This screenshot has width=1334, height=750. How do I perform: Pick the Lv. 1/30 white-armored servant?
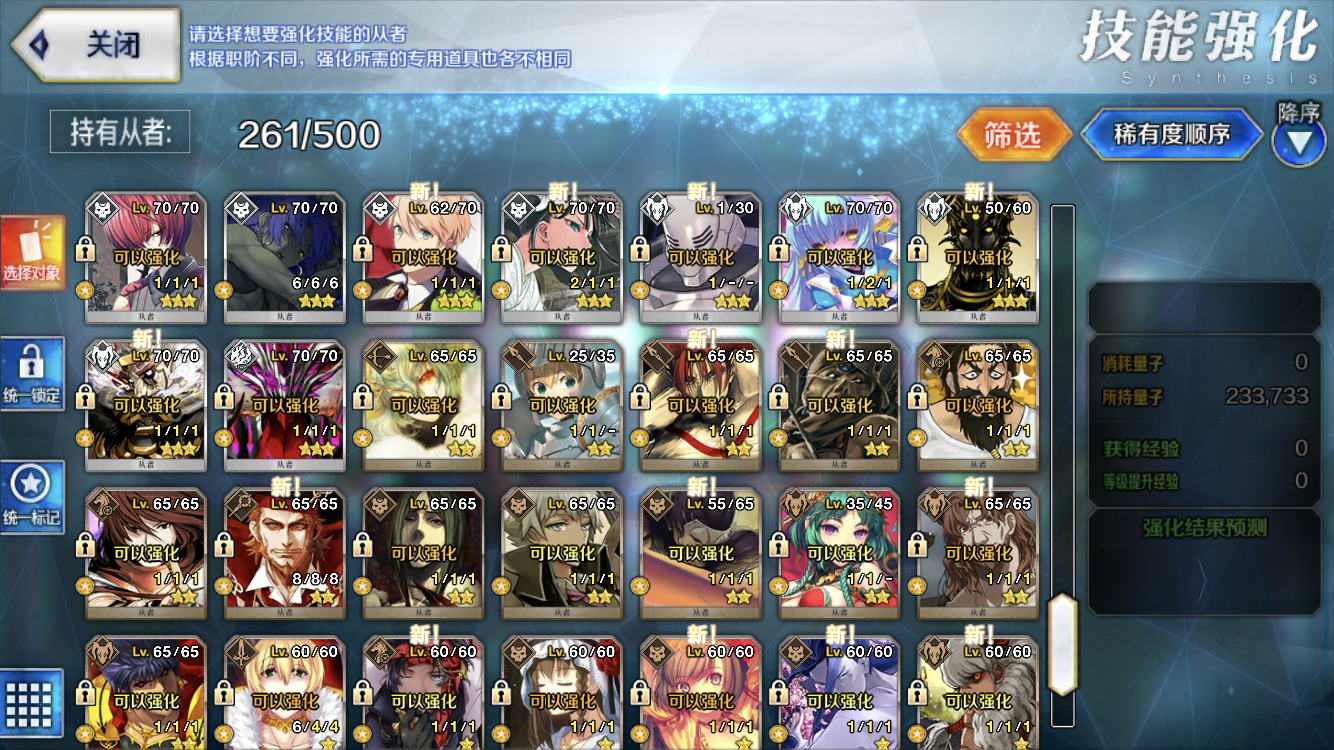(x=700, y=258)
